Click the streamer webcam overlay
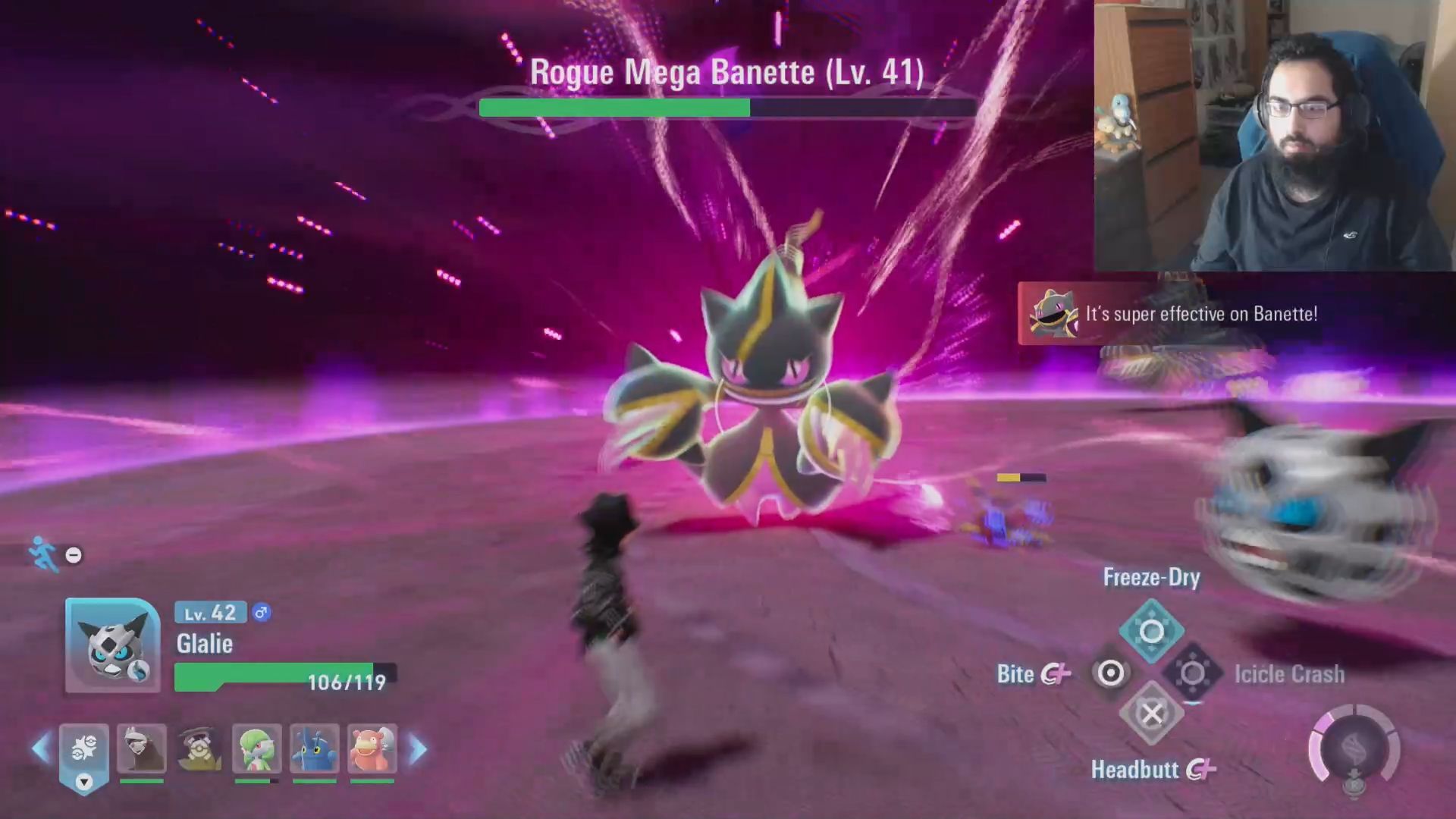 coord(1274,135)
